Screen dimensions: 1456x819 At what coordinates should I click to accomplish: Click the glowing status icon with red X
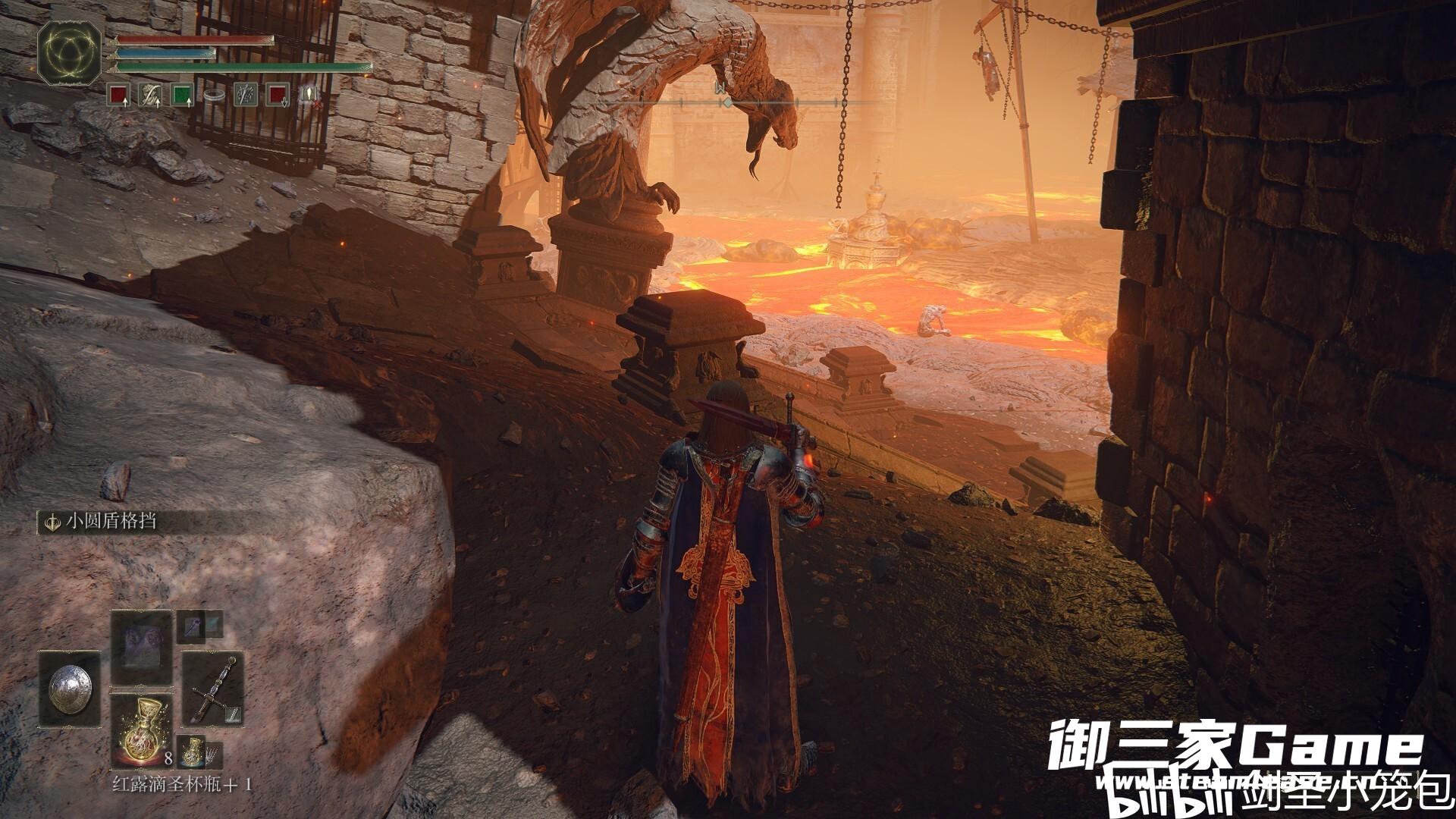[x=309, y=96]
